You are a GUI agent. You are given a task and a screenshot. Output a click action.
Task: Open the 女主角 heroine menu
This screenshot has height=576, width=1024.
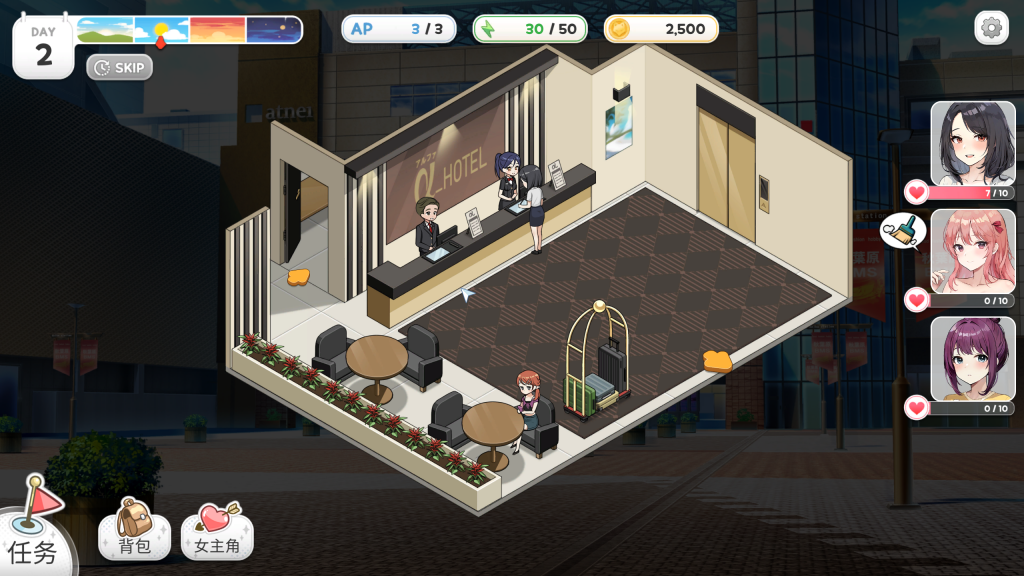217,530
